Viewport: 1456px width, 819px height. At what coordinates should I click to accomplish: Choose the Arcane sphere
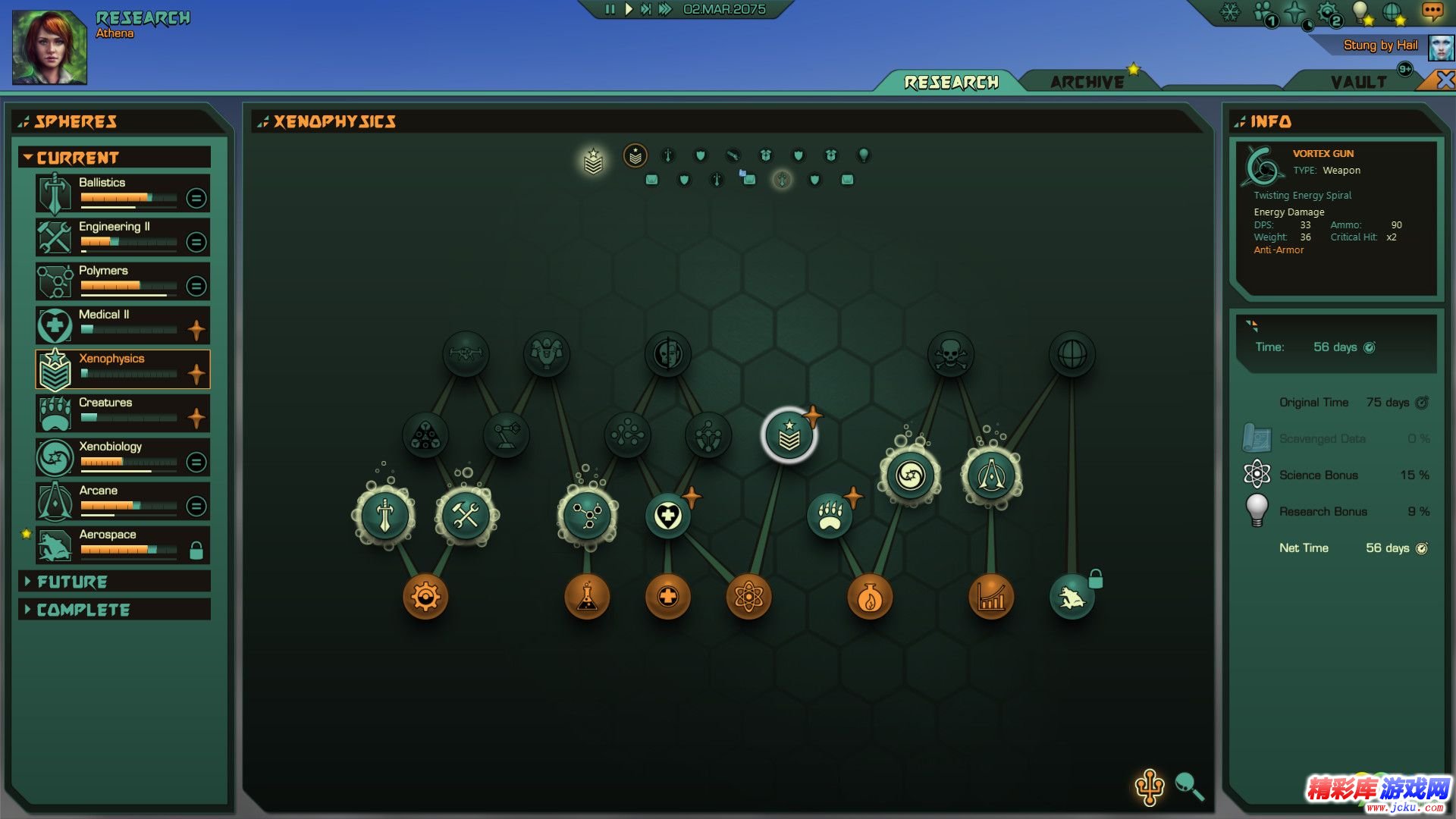click(x=122, y=501)
